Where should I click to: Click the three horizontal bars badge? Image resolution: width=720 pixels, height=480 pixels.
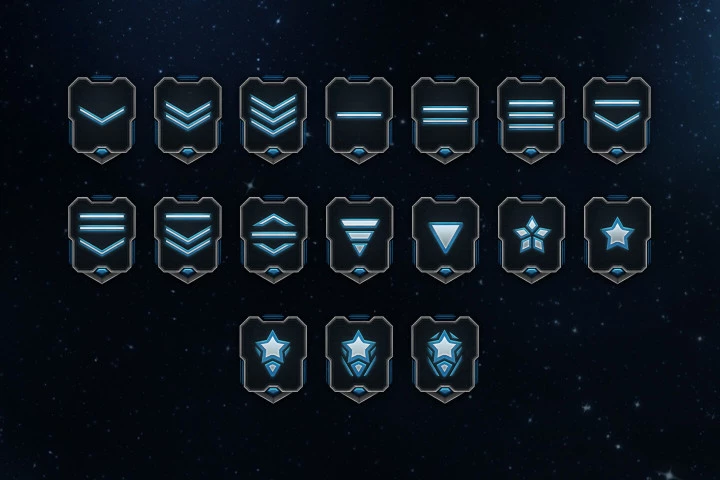pyautogui.click(x=530, y=116)
